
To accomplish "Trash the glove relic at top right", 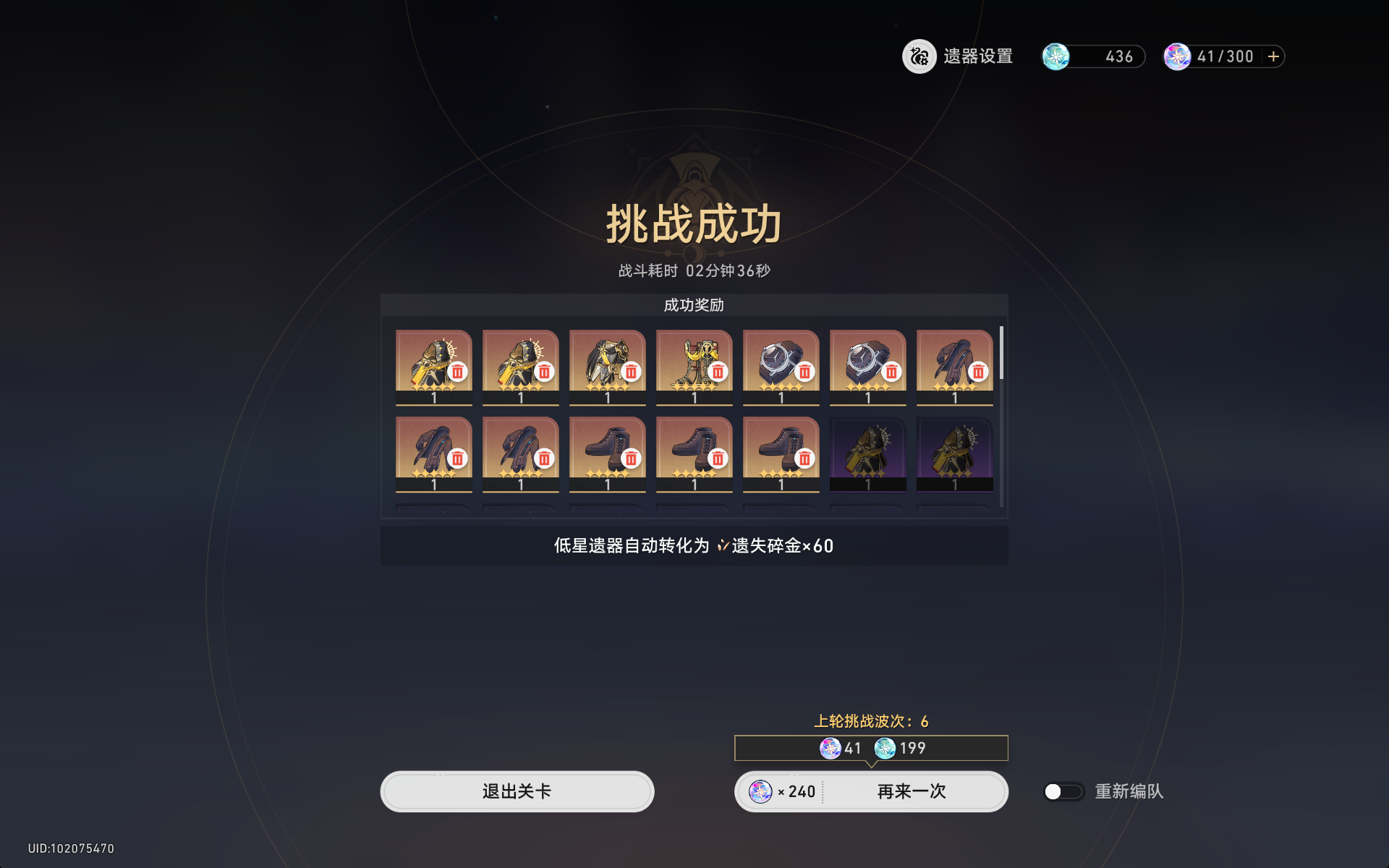I will tap(978, 373).
